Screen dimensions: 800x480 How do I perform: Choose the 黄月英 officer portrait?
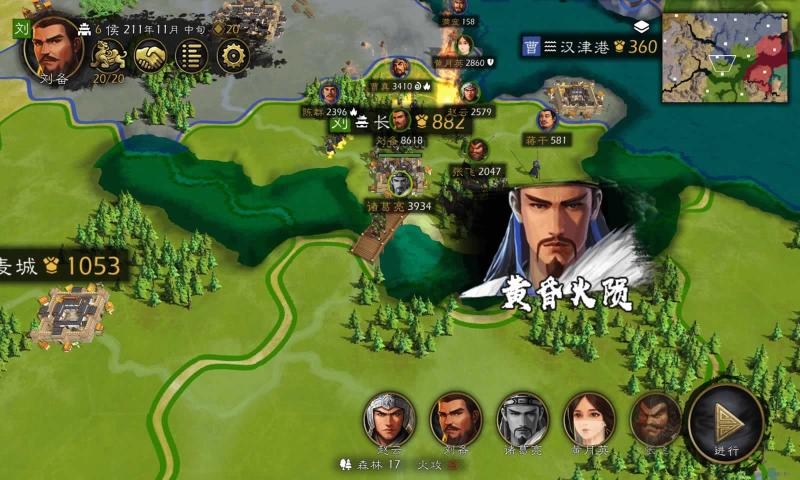(589, 418)
